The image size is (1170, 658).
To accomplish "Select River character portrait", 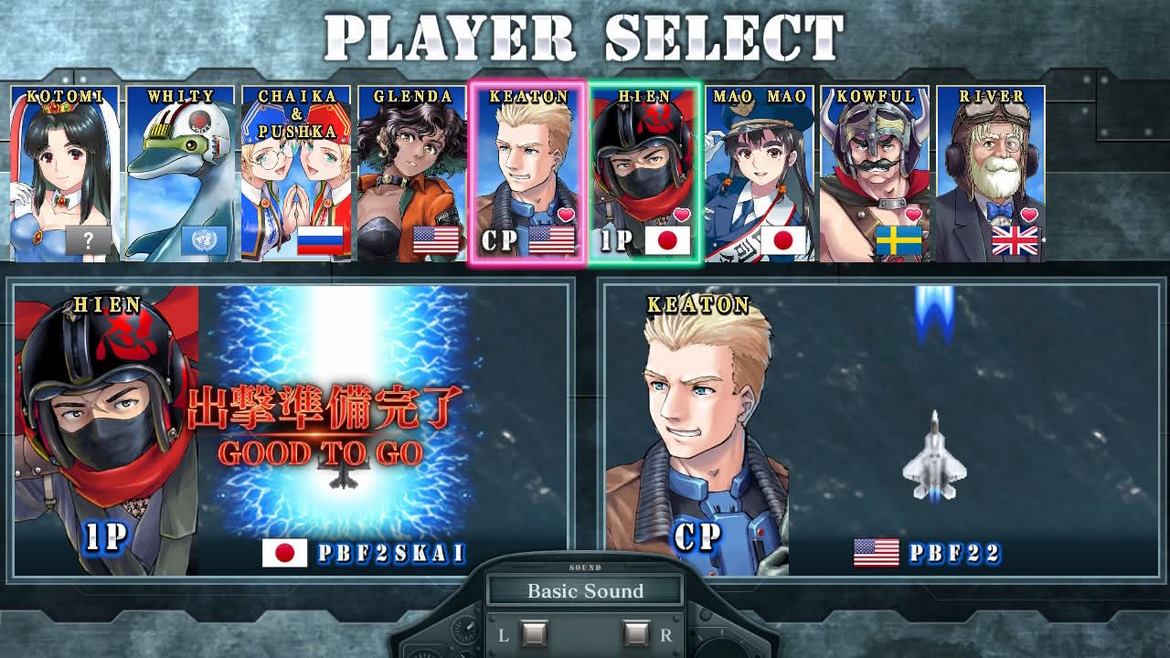I will (990, 173).
